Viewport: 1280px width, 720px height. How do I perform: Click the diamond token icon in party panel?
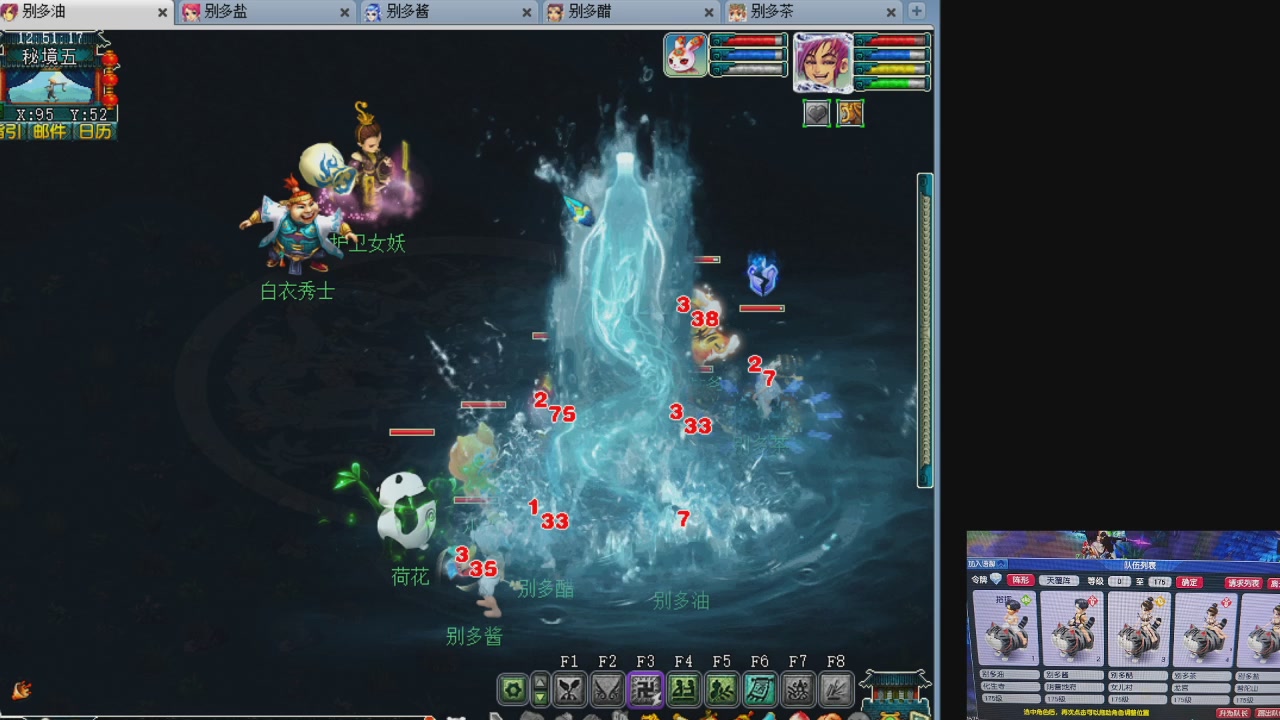tap(996, 579)
